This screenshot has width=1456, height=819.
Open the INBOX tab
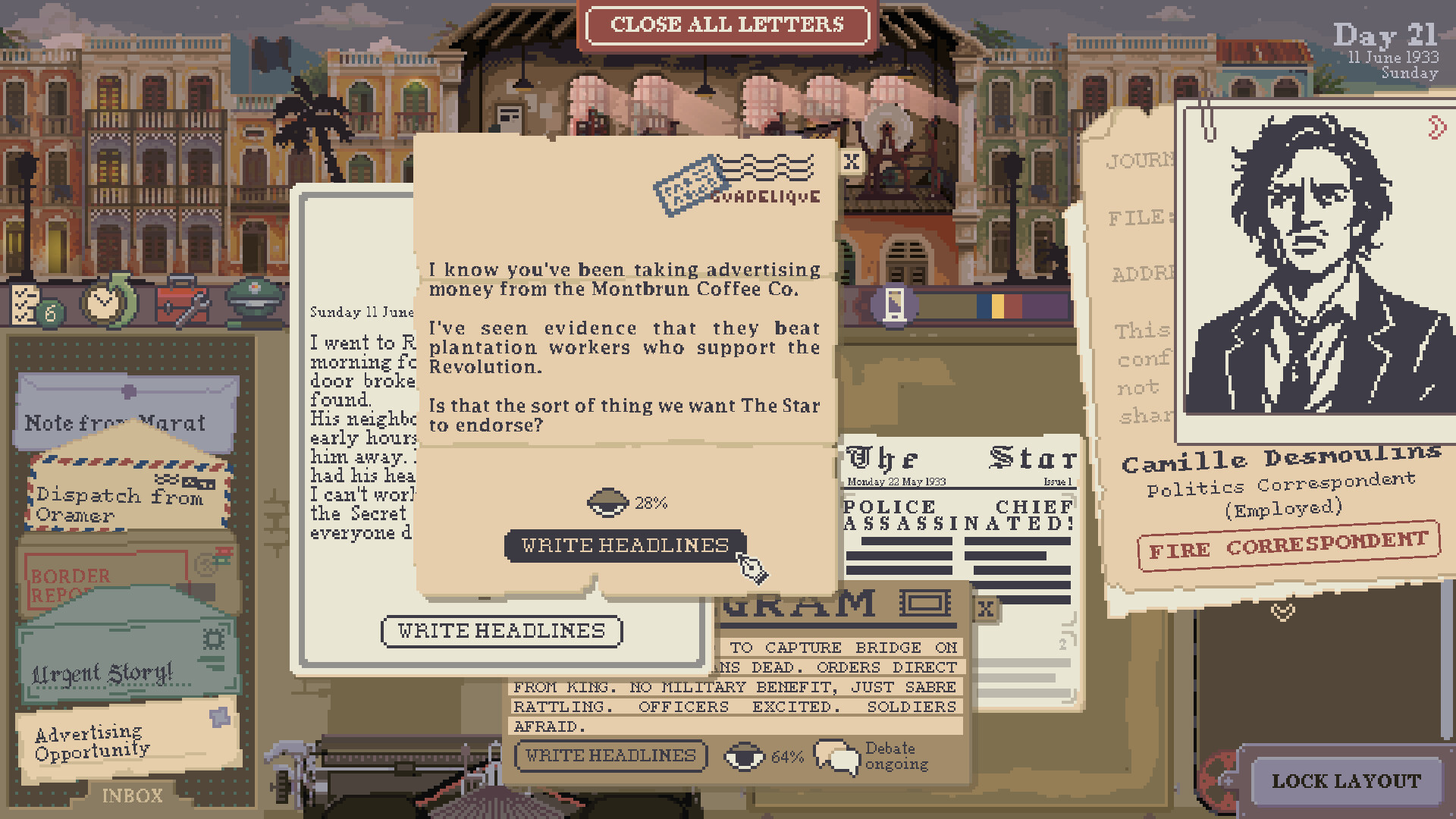coord(133,795)
